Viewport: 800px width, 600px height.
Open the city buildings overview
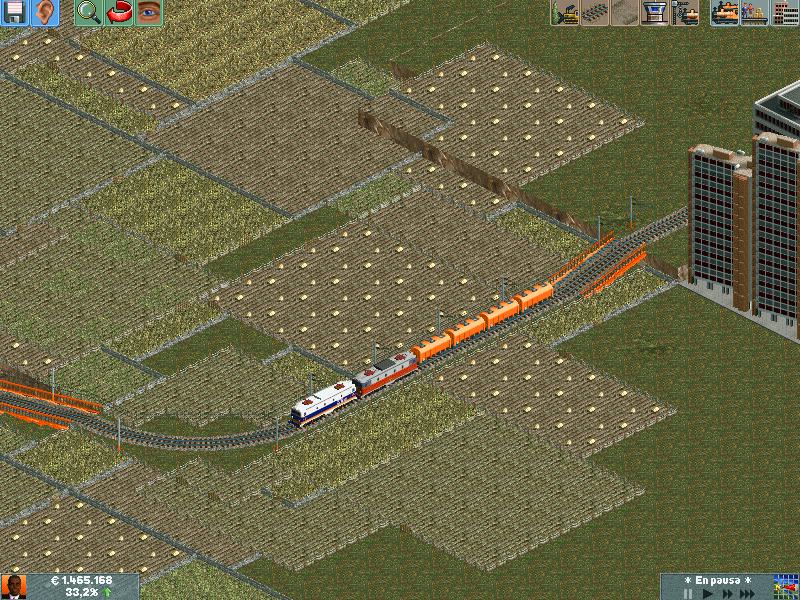785,13
